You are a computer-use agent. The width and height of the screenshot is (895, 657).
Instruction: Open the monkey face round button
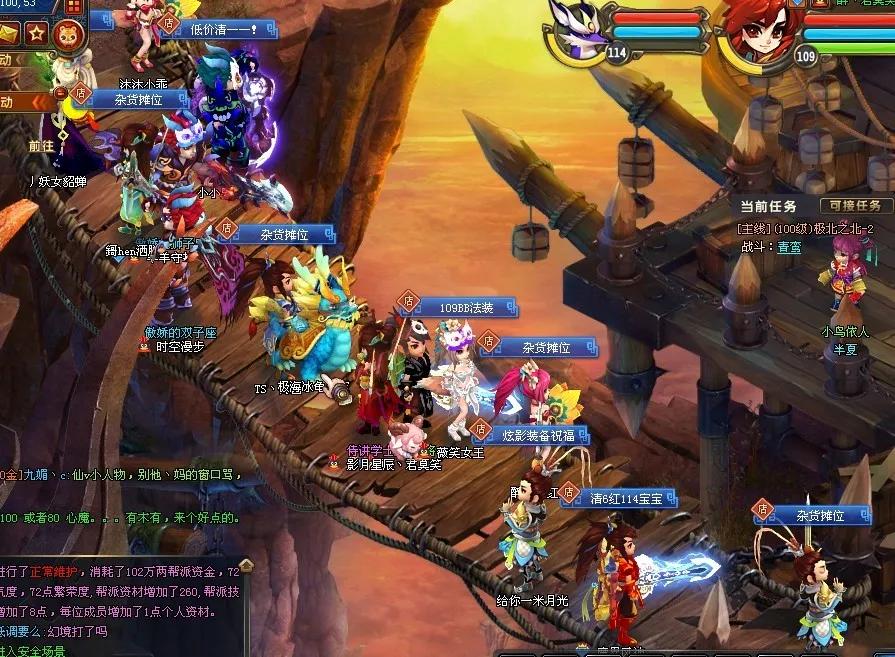pos(67,33)
